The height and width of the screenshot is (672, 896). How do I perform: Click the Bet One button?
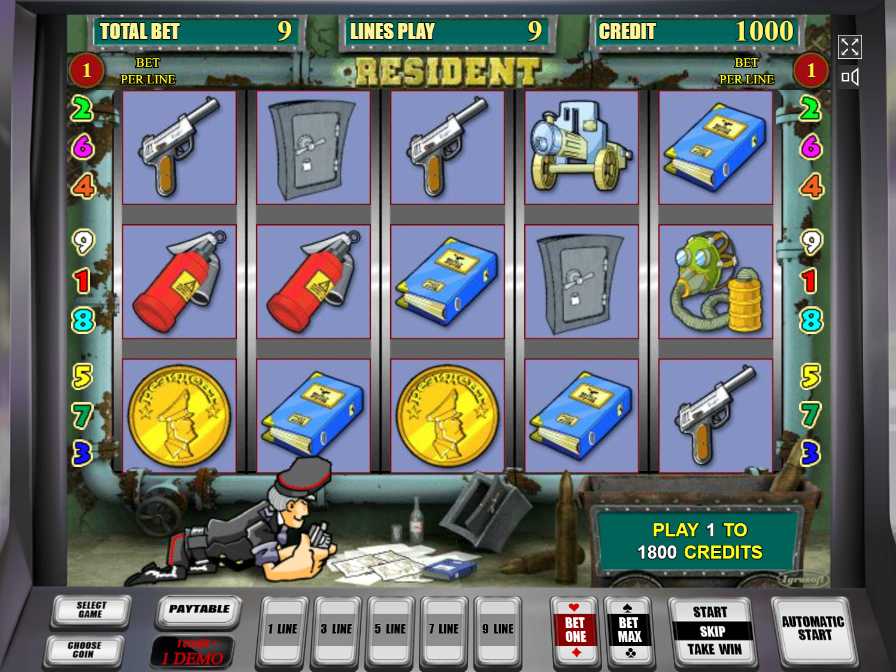pyautogui.click(x=575, y=629)
